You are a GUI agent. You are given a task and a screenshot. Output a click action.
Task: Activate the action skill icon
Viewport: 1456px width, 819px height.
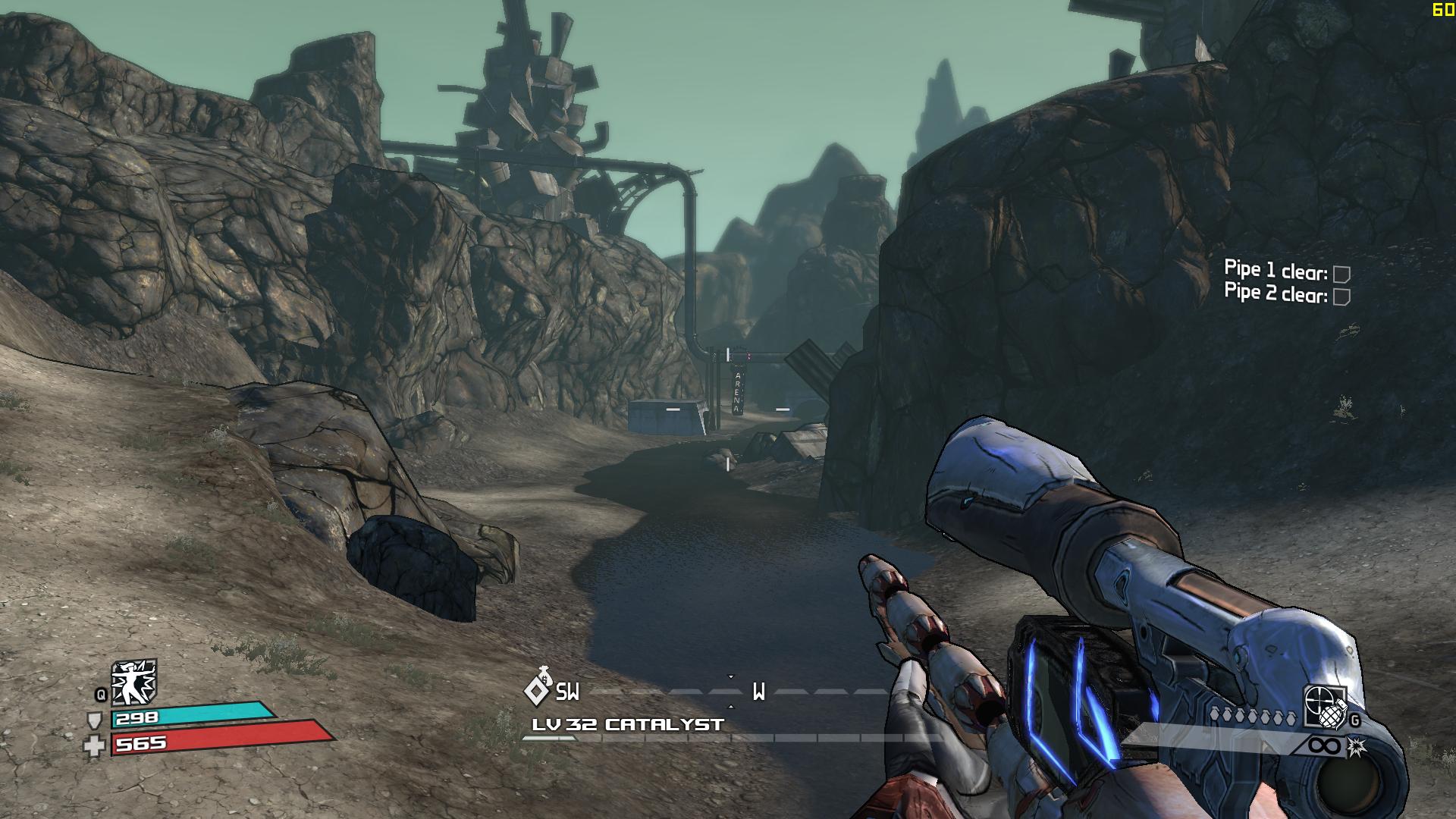(133, 682)
